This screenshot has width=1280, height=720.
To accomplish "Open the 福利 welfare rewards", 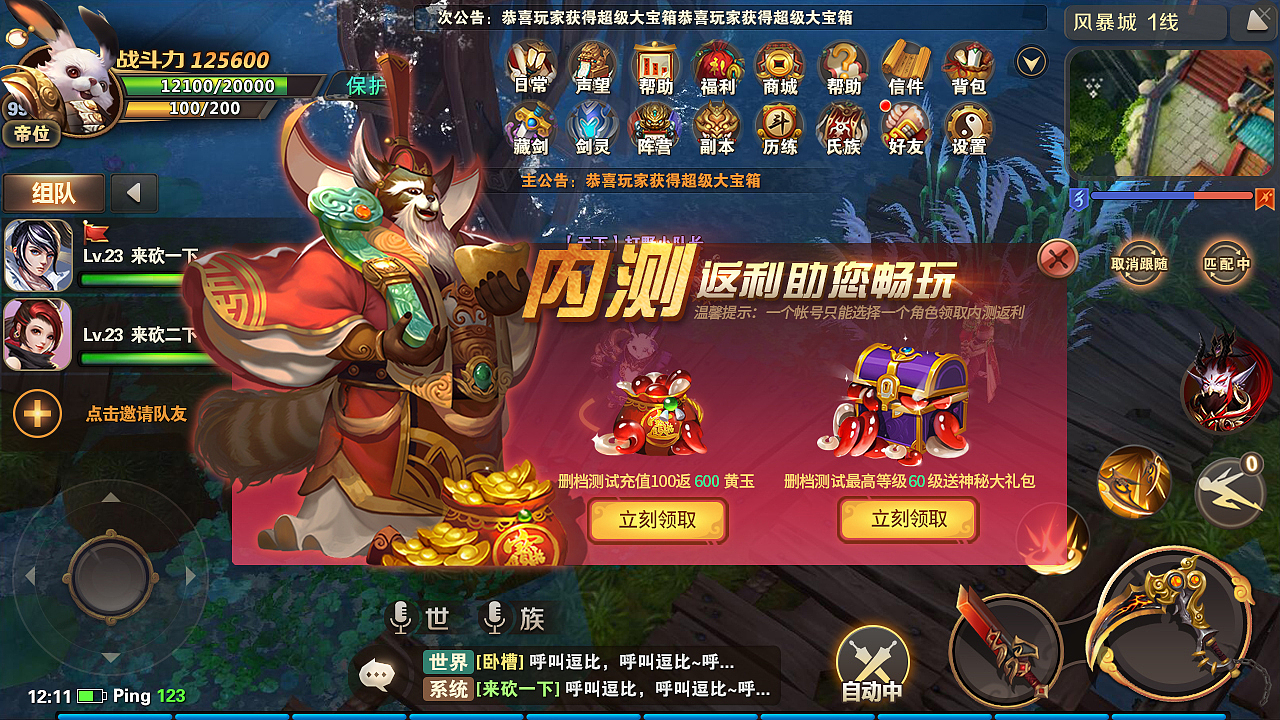I will (717, 67).
